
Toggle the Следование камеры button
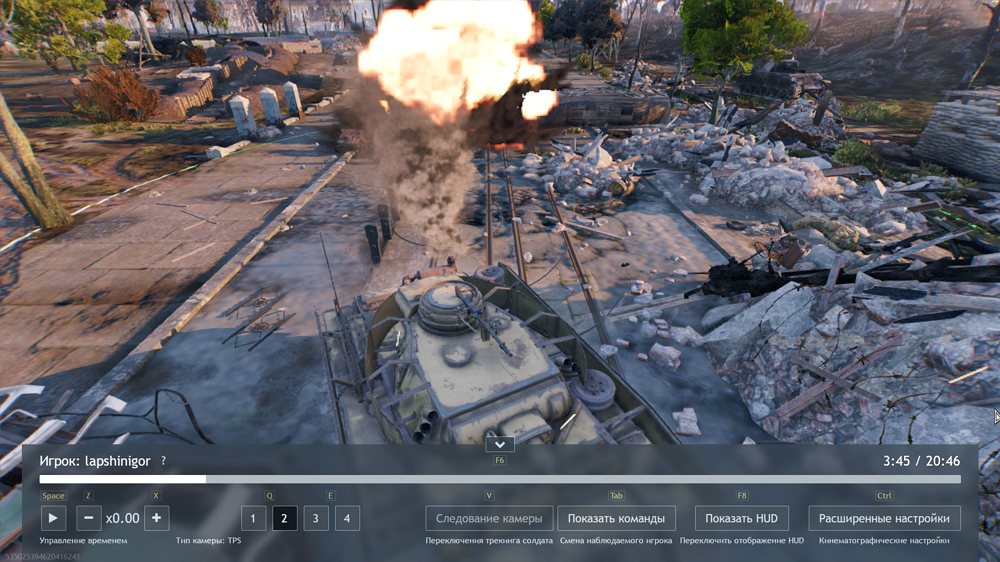click(489, 518)
